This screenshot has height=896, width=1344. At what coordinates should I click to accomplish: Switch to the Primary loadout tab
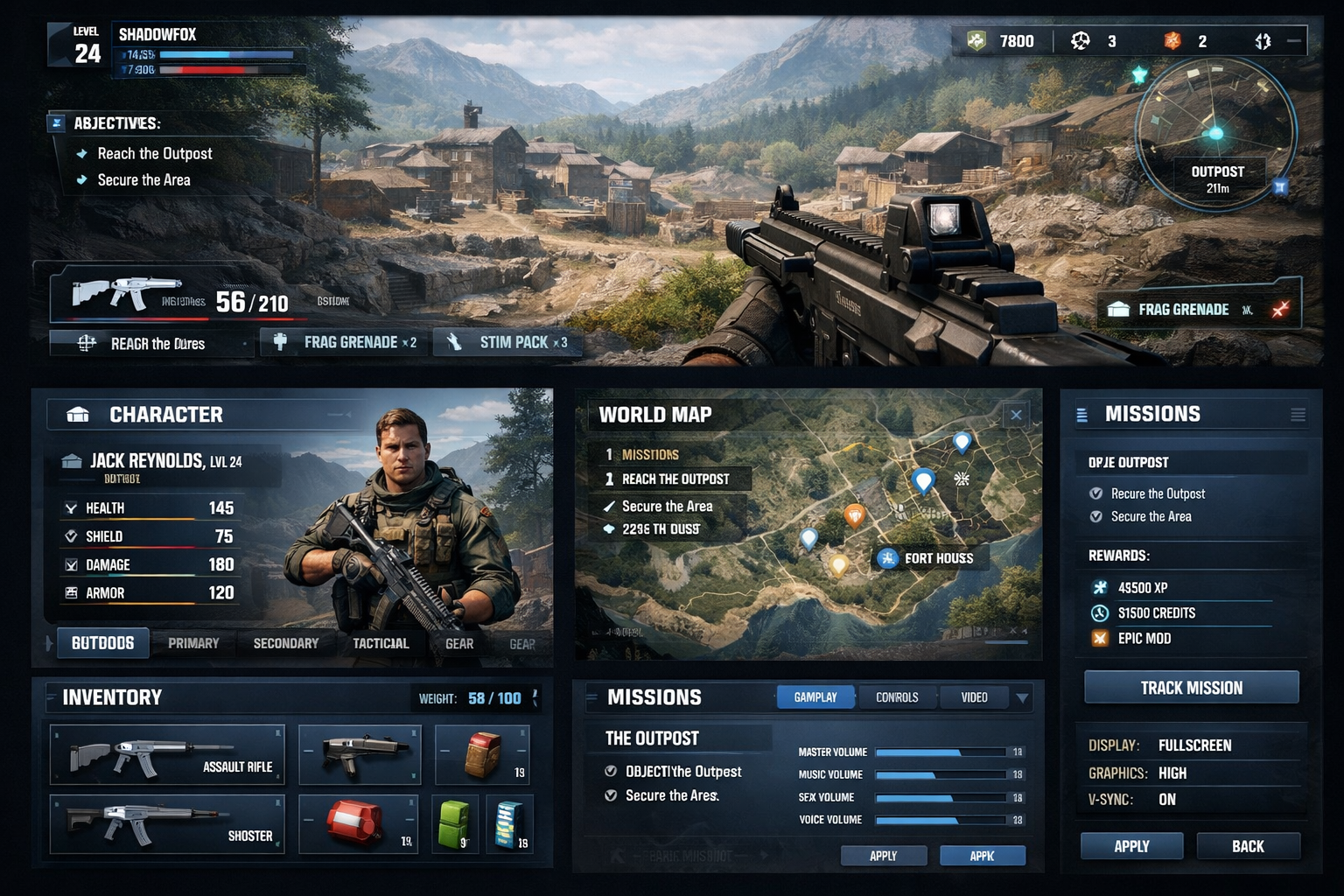pos(193,643)
